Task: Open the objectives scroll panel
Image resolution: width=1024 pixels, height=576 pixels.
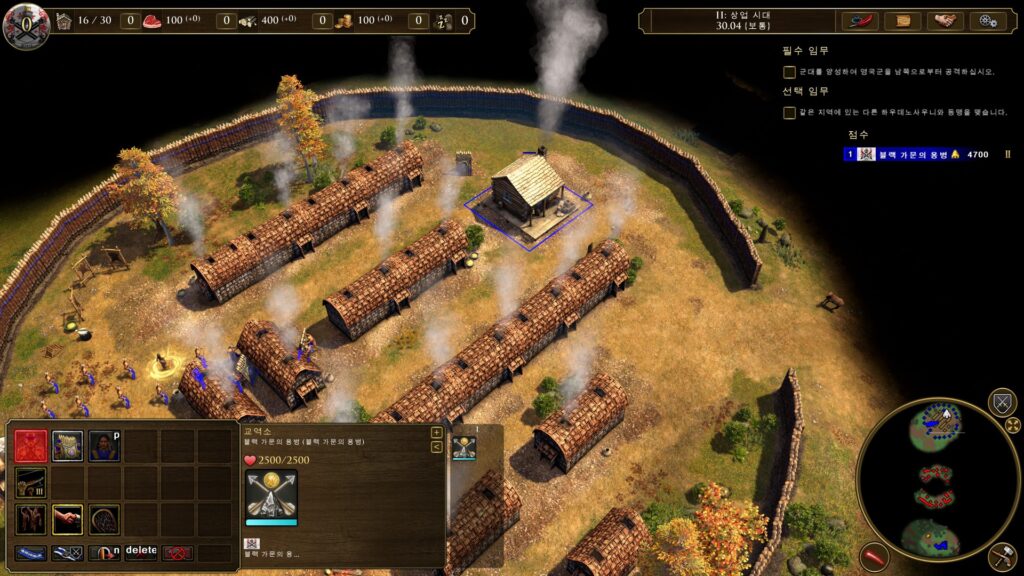Action: [x=903, y=21]
